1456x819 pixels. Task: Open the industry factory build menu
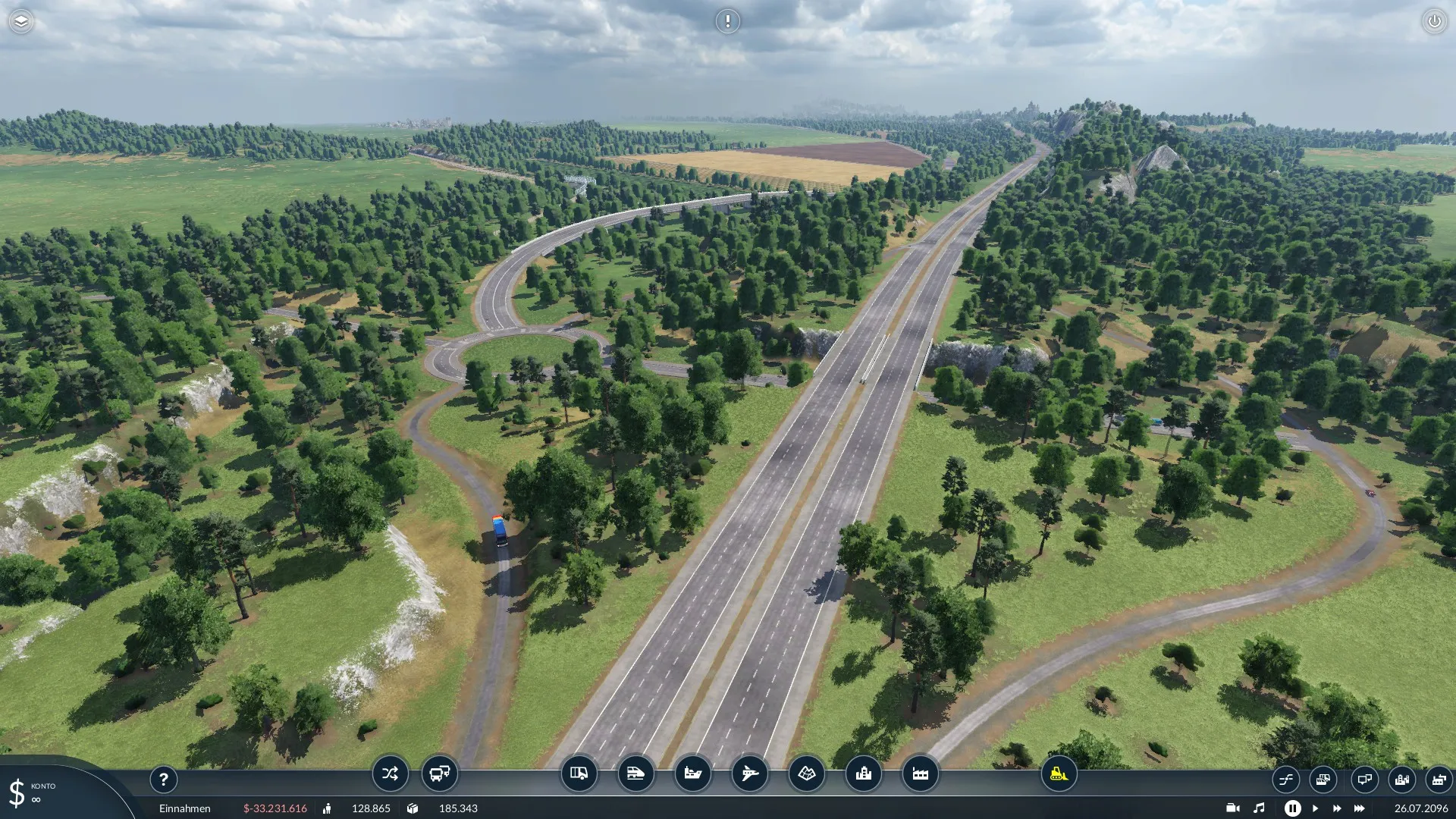coord(920,773)
